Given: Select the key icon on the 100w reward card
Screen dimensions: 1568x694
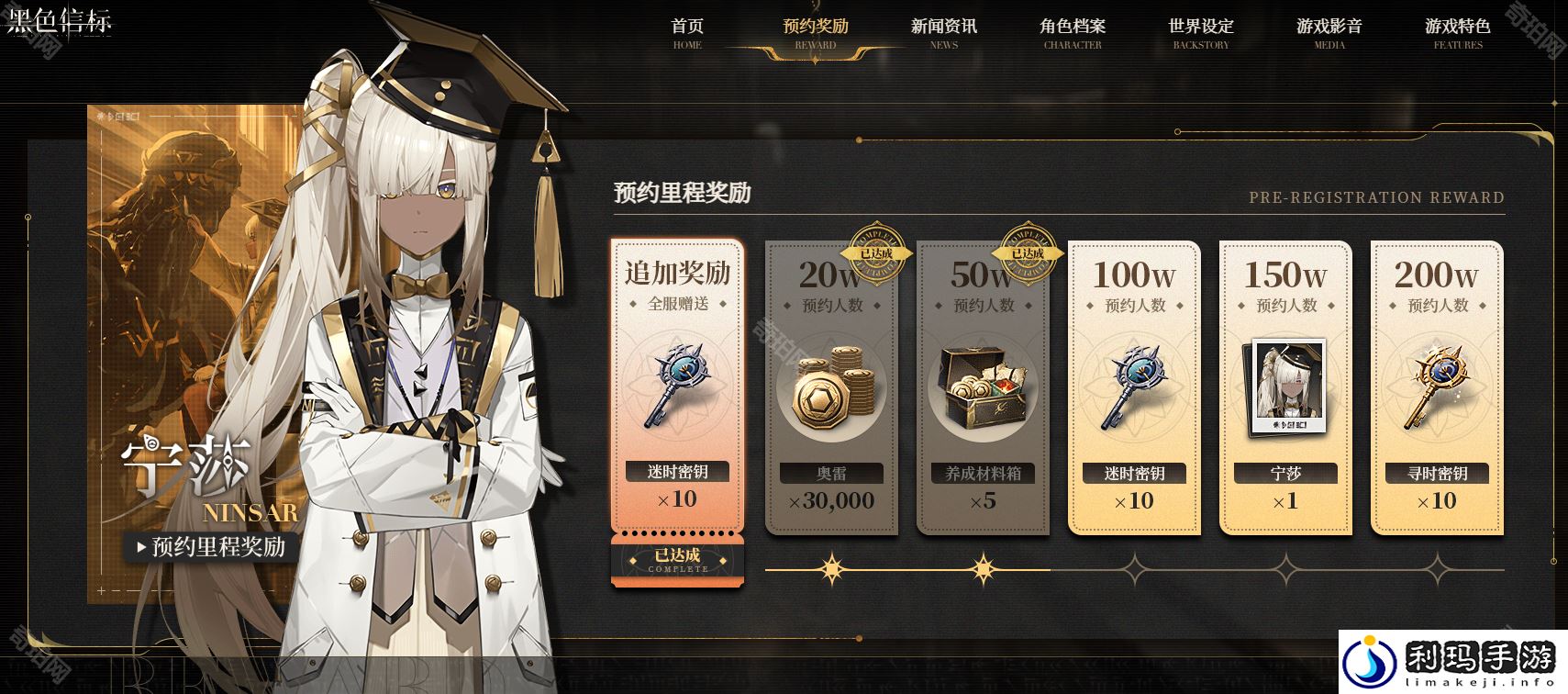Looking at the screenshot, I should tap(1134, 386).
